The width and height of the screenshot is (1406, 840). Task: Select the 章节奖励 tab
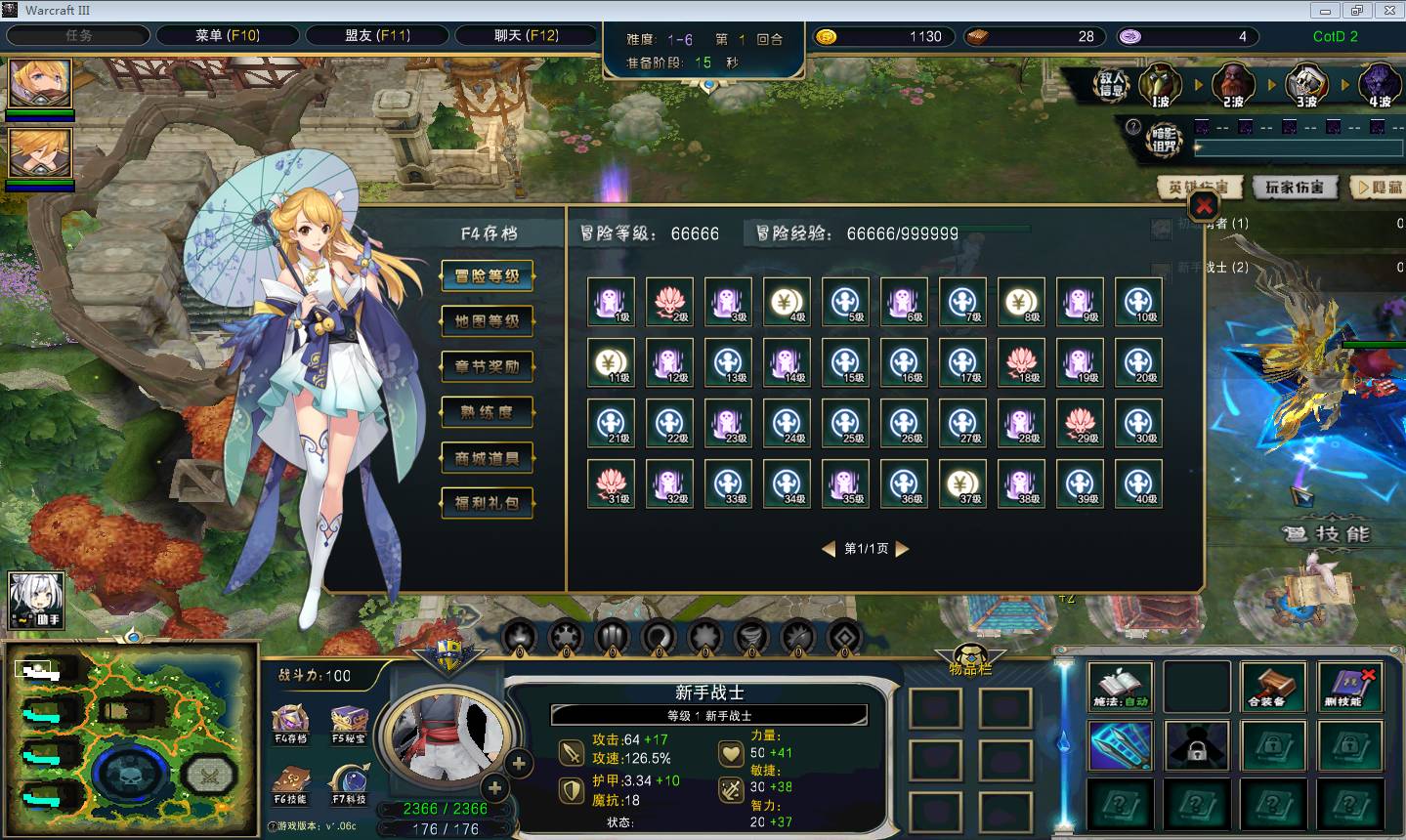(x=487, y=367)
